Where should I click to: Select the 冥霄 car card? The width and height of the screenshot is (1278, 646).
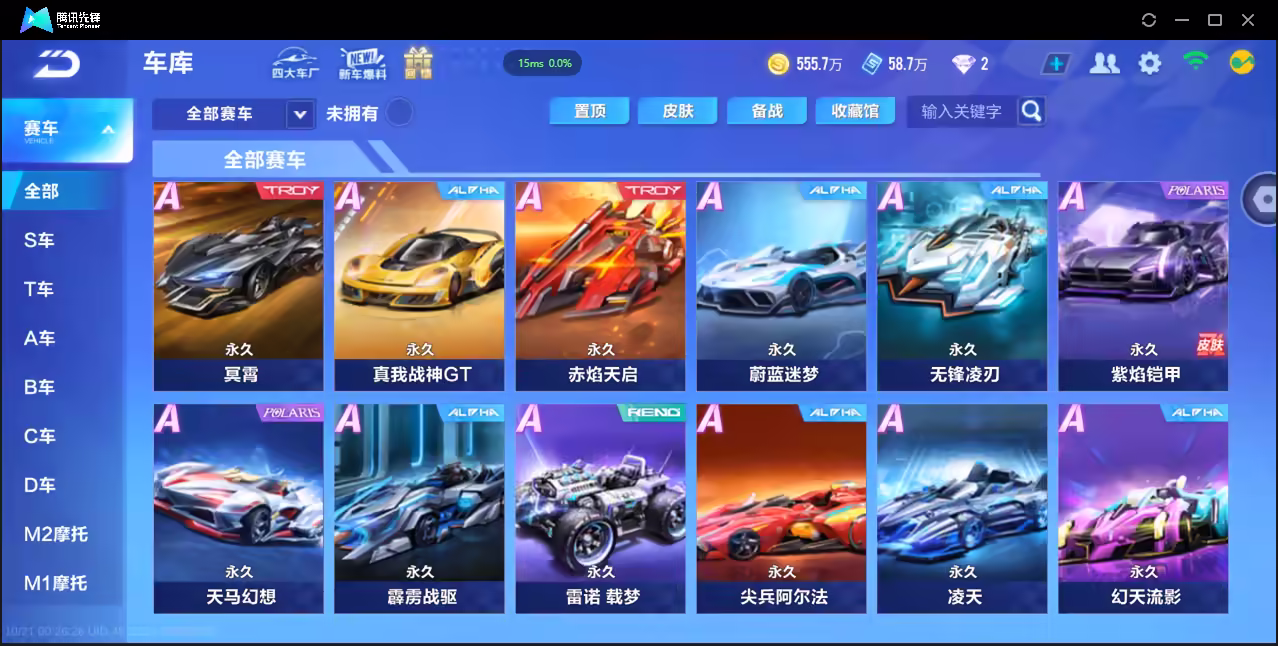238,285
